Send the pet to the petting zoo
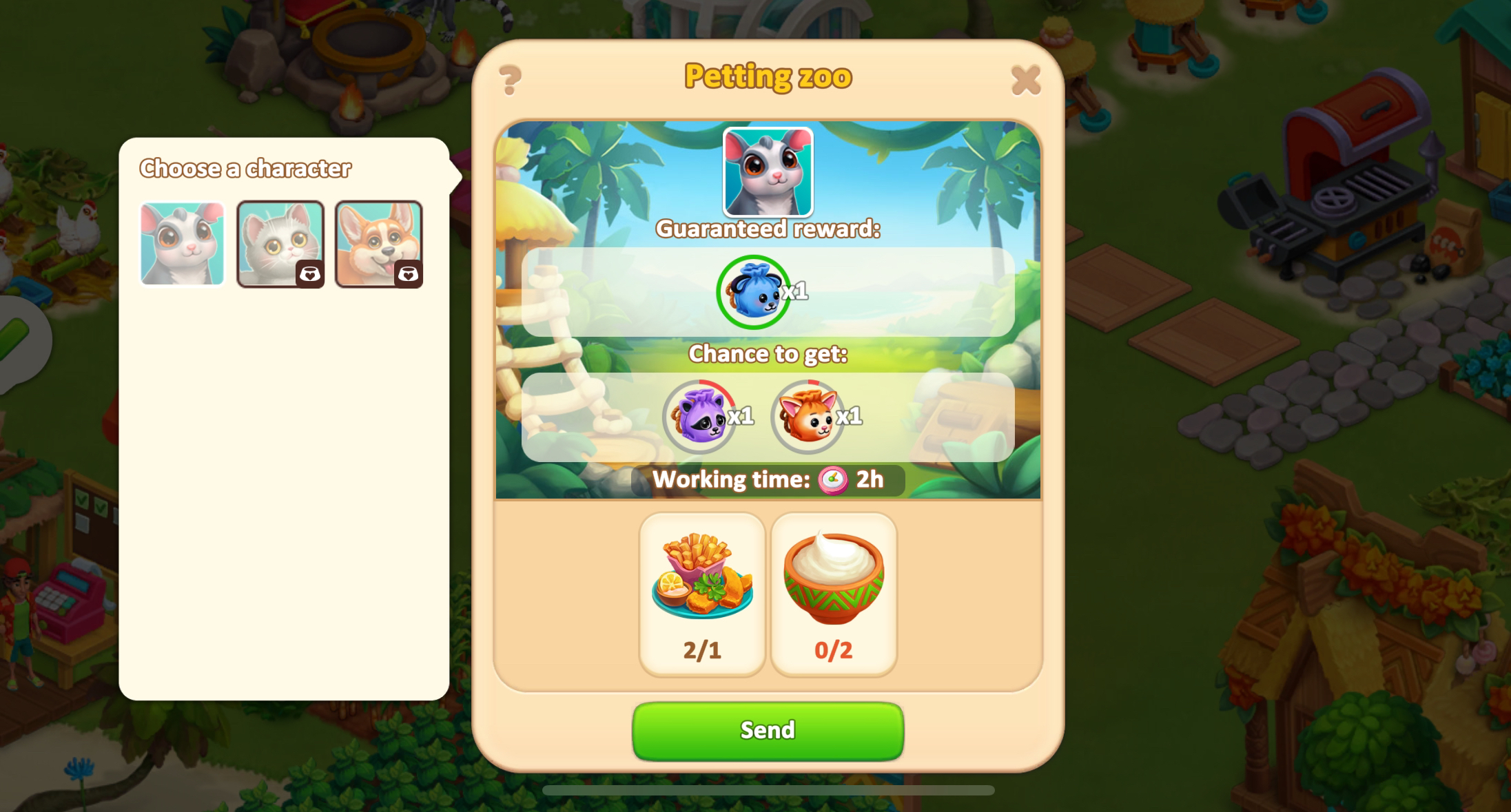Viewport: 1511px width, 812px height. click(768, 731)
